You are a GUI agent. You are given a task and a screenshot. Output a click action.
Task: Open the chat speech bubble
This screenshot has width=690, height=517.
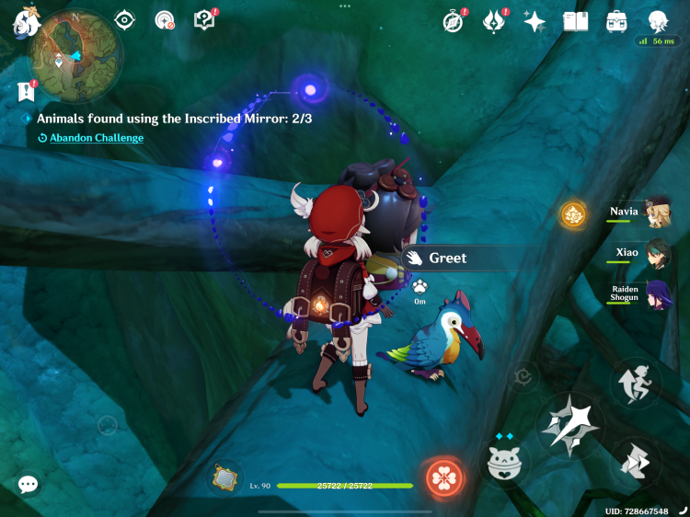point(28,485)
